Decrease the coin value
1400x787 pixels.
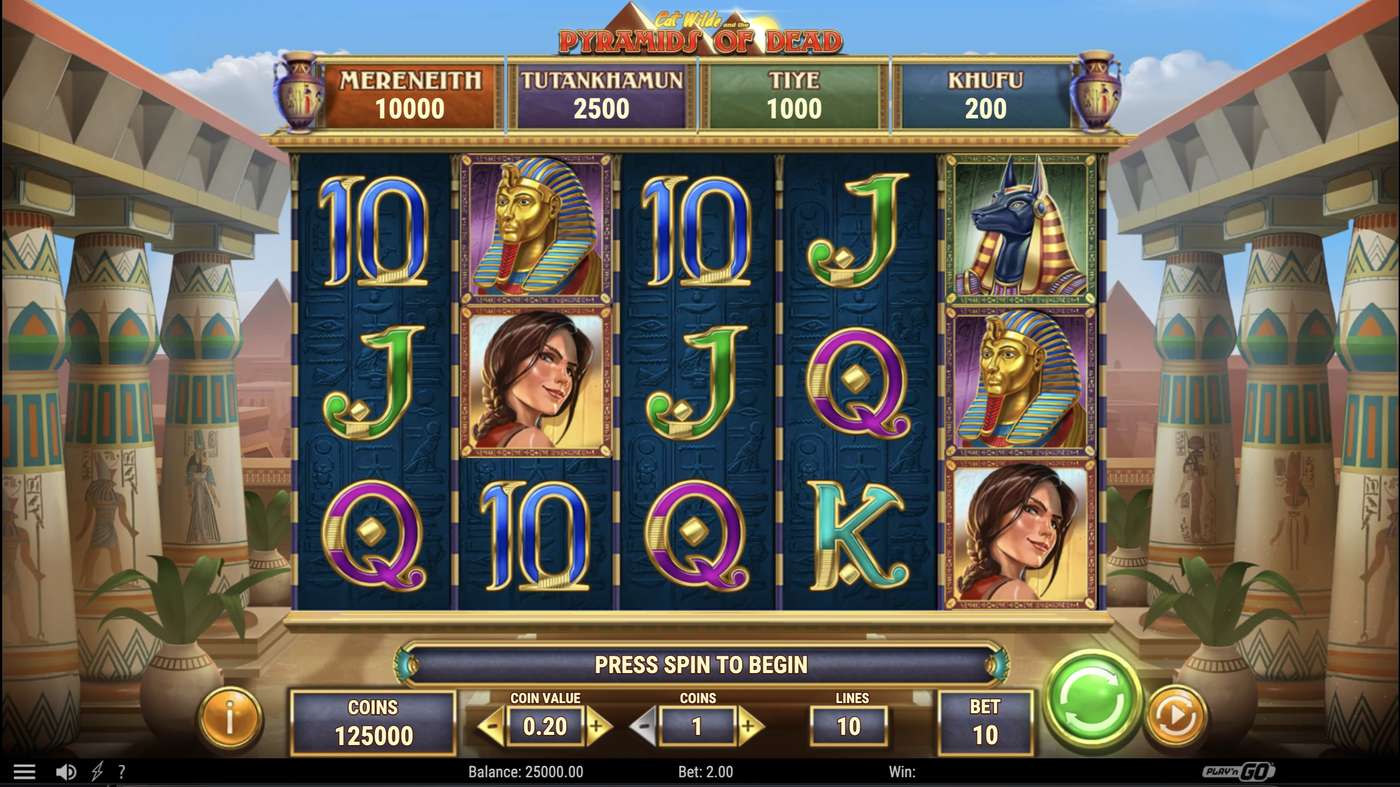(491, 725)
